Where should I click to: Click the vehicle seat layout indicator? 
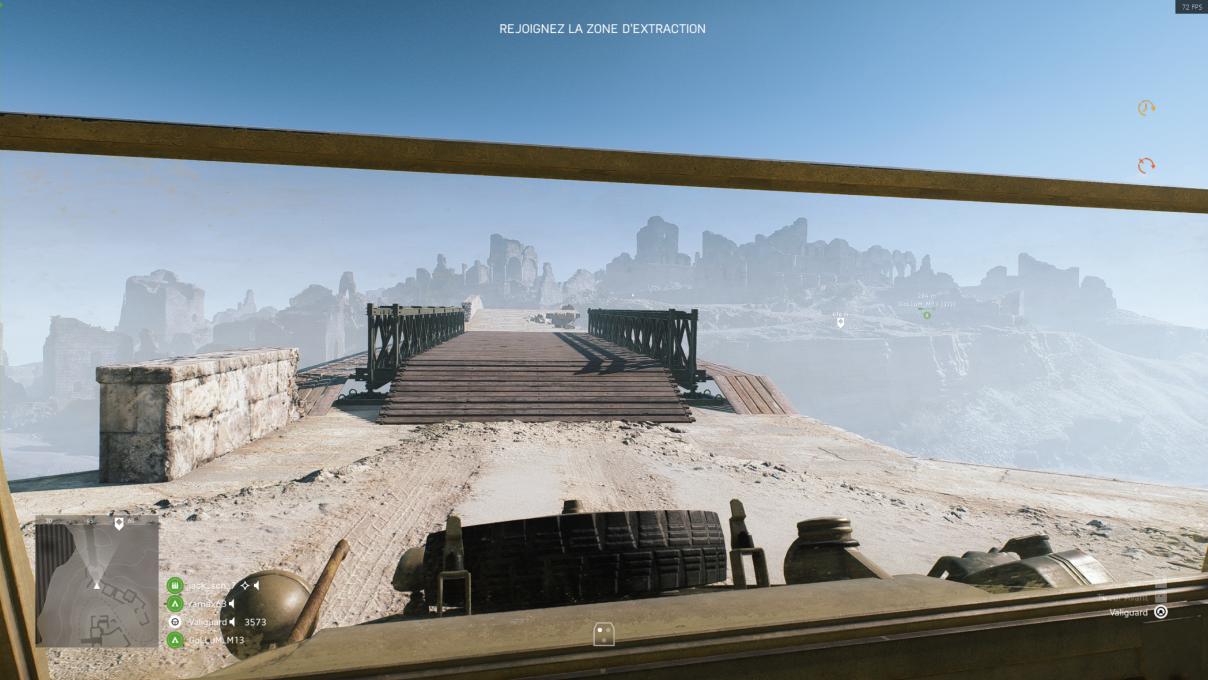coord(603,634)
